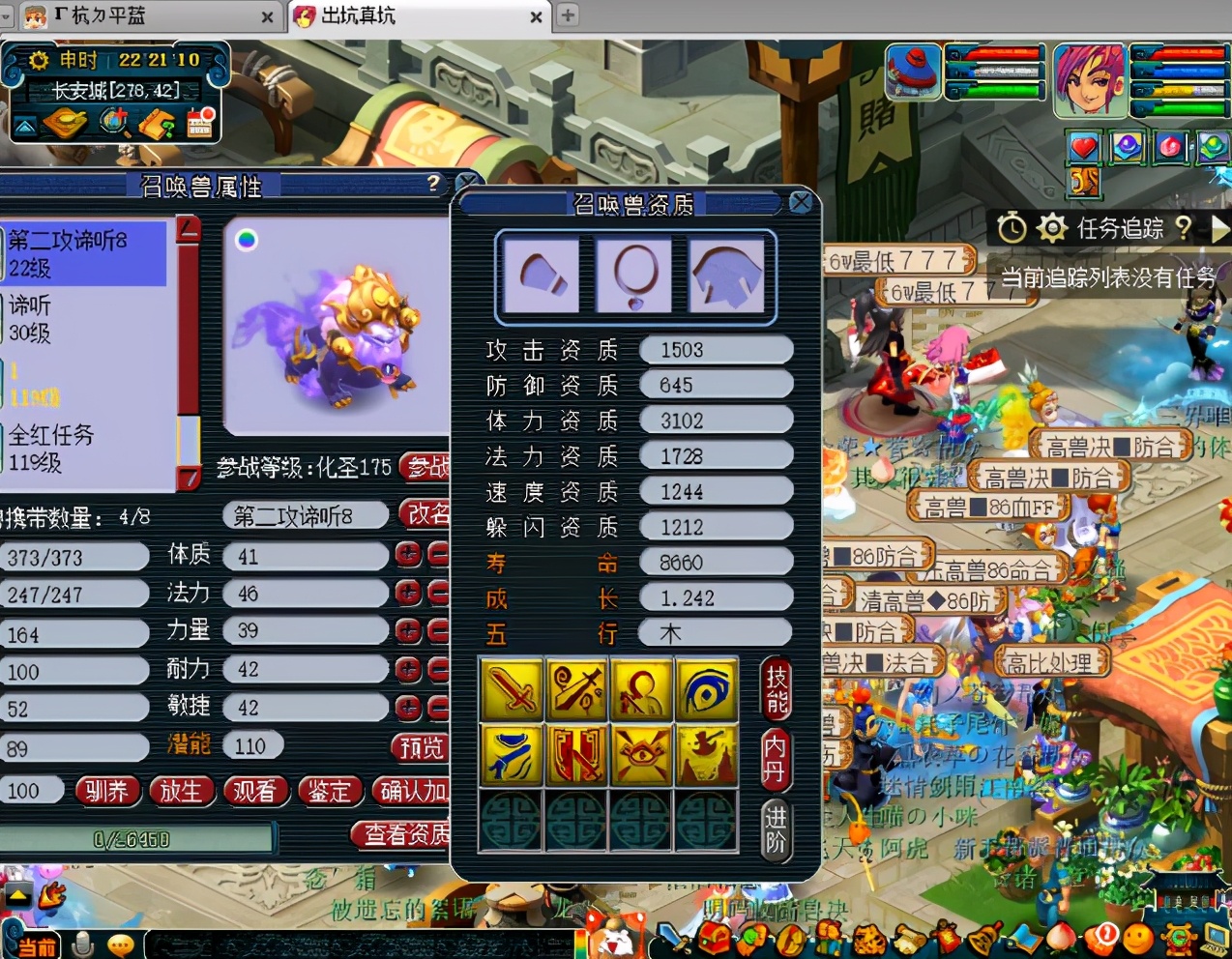The height and width of the screenshot is (959, 1232).
Task: Close the 召唤兽资质 panel
Action: click(800, 202)
